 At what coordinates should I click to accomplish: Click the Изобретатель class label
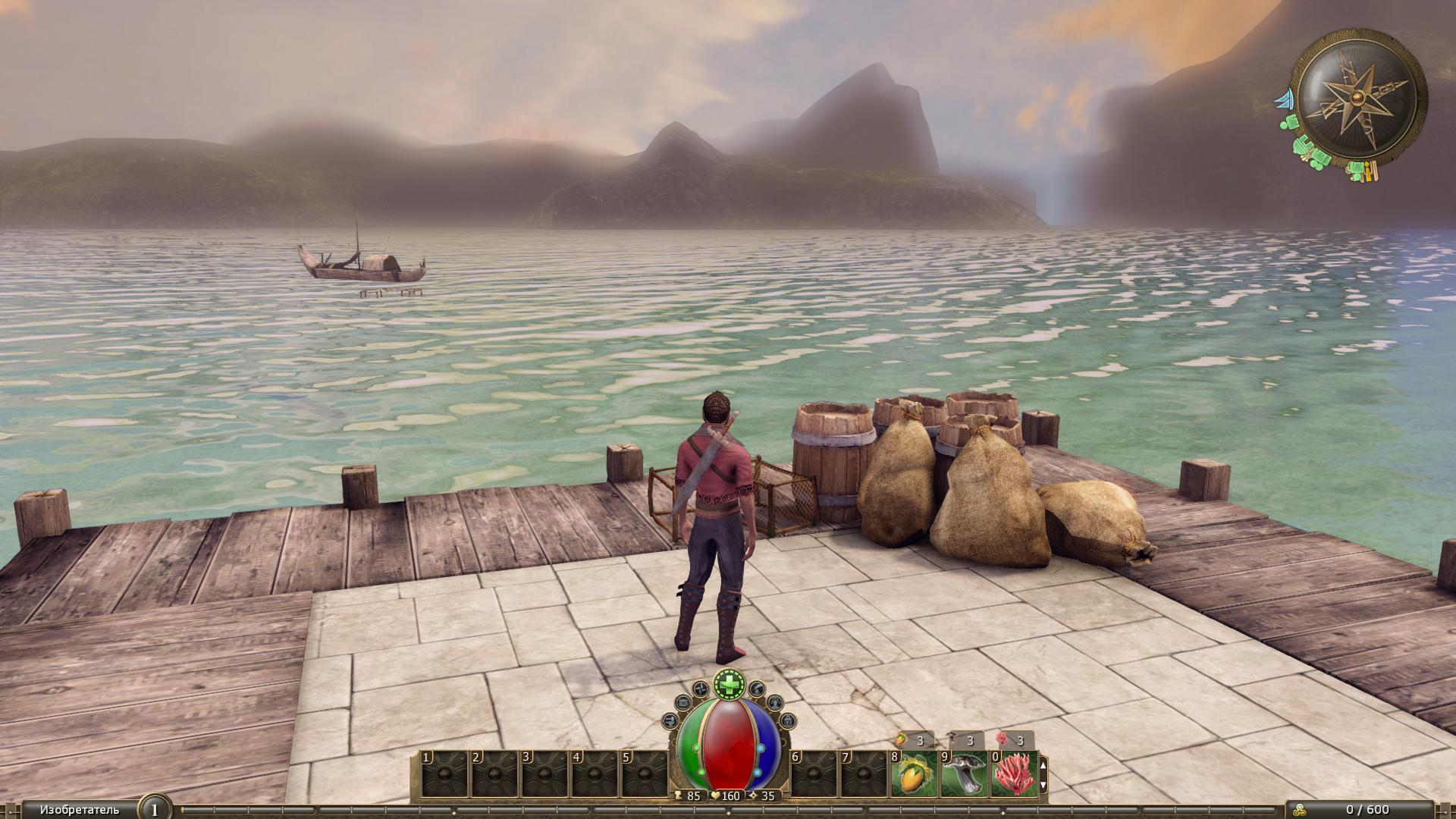click(80, 810)
